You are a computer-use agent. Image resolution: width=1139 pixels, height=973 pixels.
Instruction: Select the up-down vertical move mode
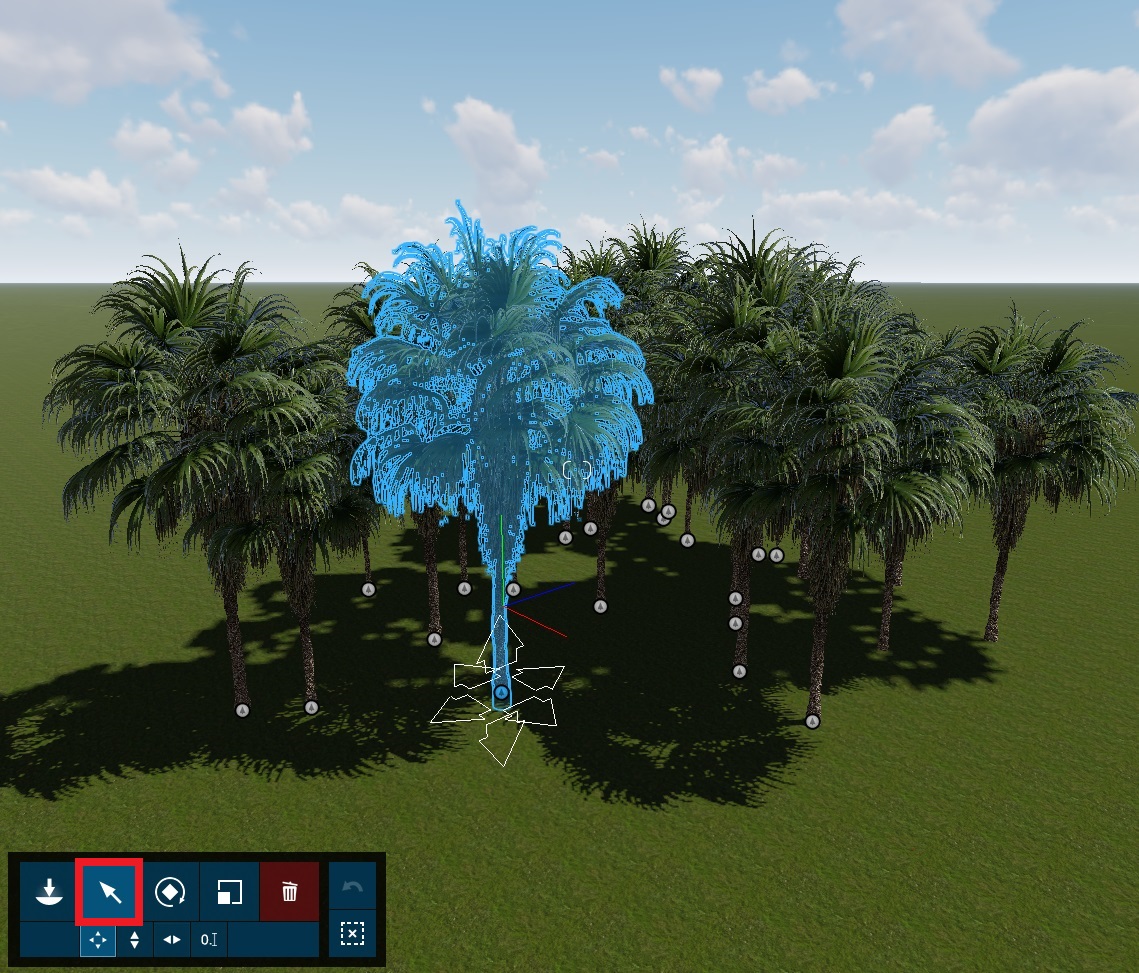[135, 940]
